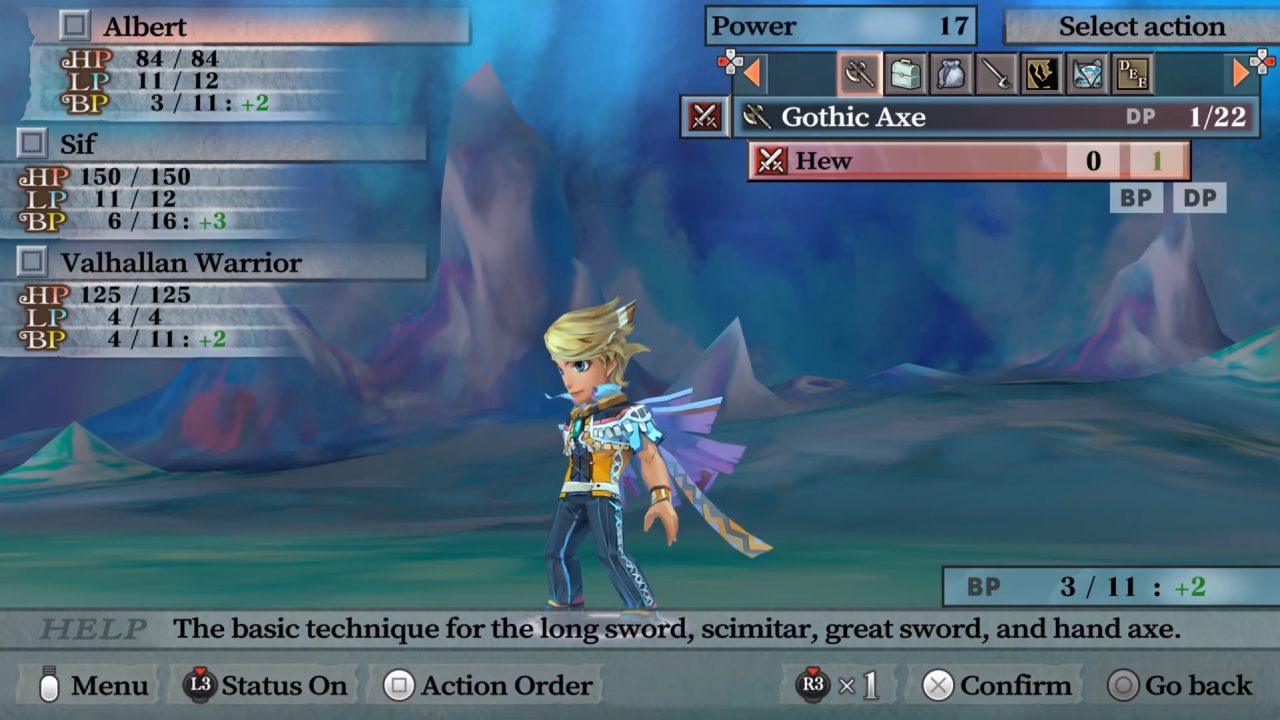Open the blue crystal icon tab

pos(1087,73)
